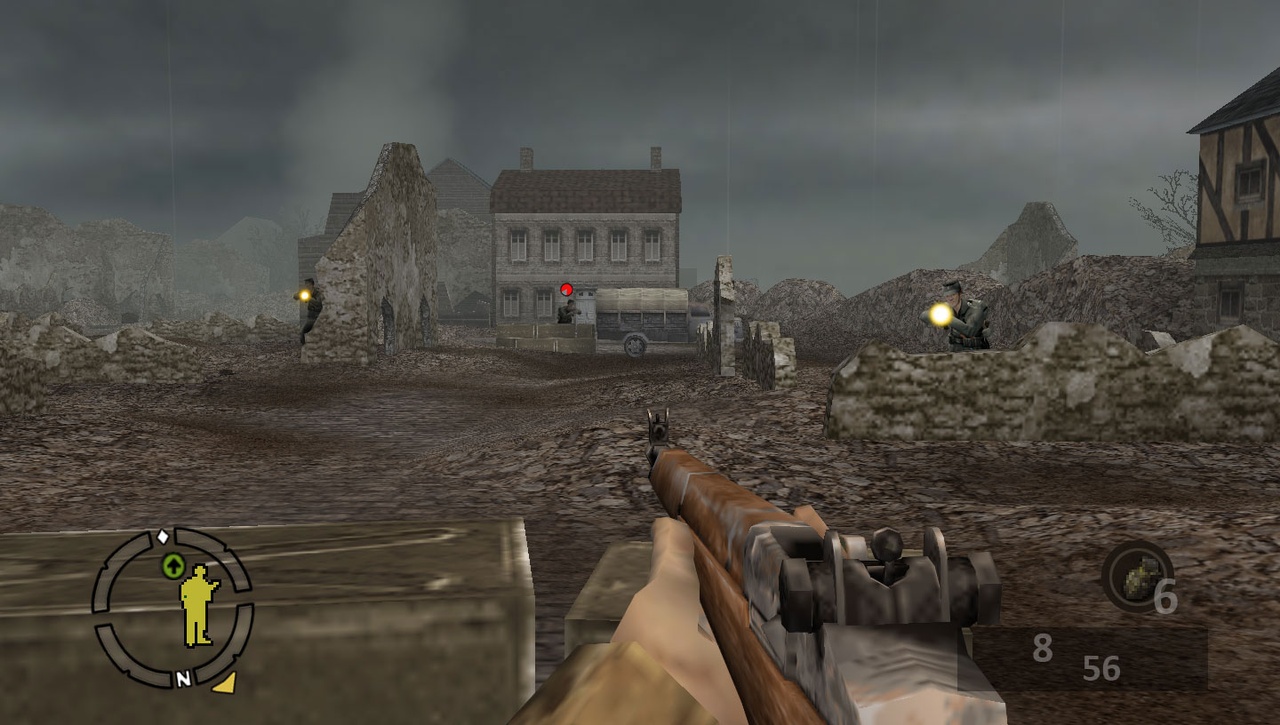Click the muzzle flash near the left ruins
The image size is (1280, 725).
pos(303,296)
